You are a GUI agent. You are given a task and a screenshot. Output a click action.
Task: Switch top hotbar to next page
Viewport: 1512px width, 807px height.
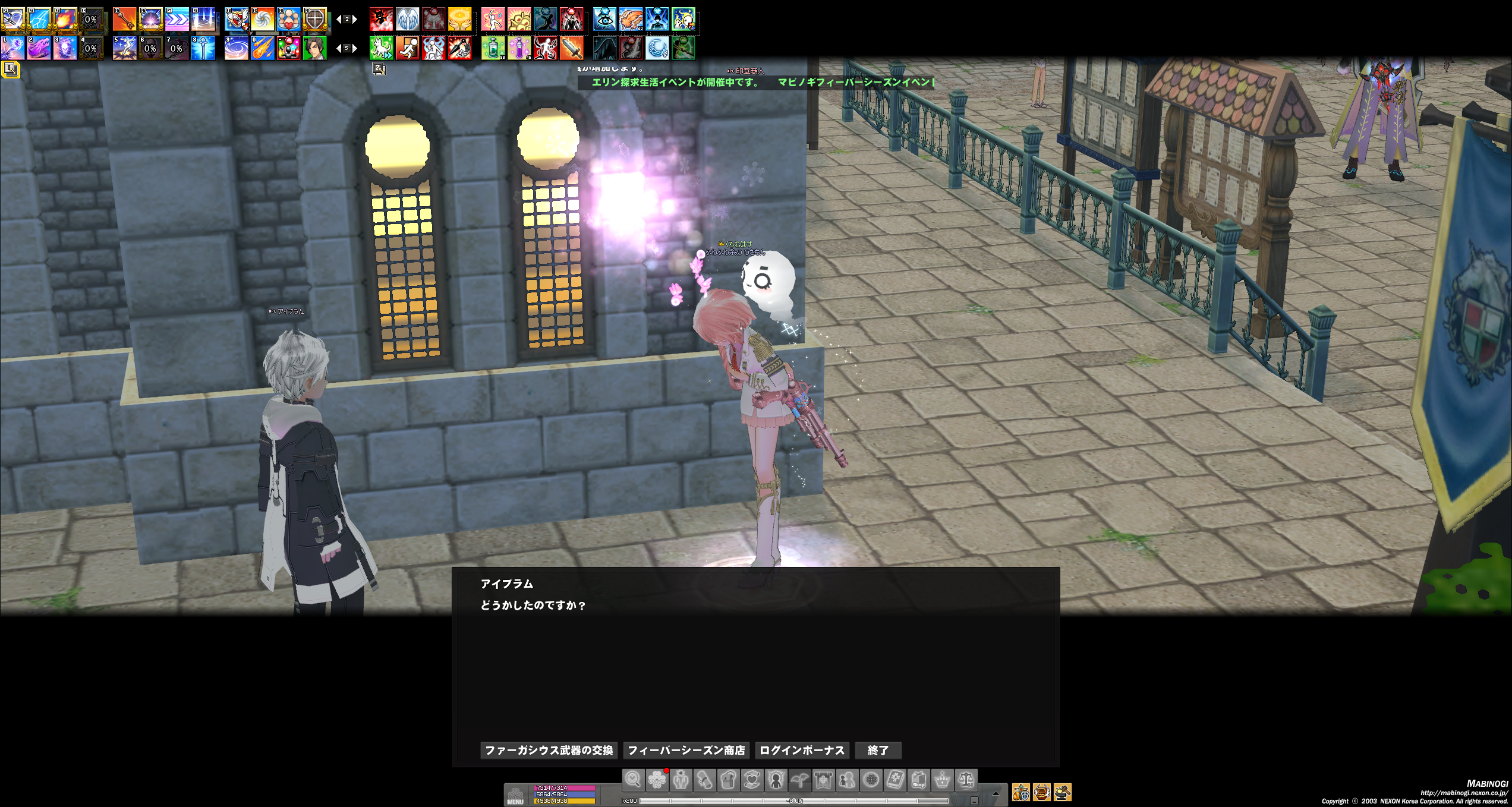tap(355, 20)
